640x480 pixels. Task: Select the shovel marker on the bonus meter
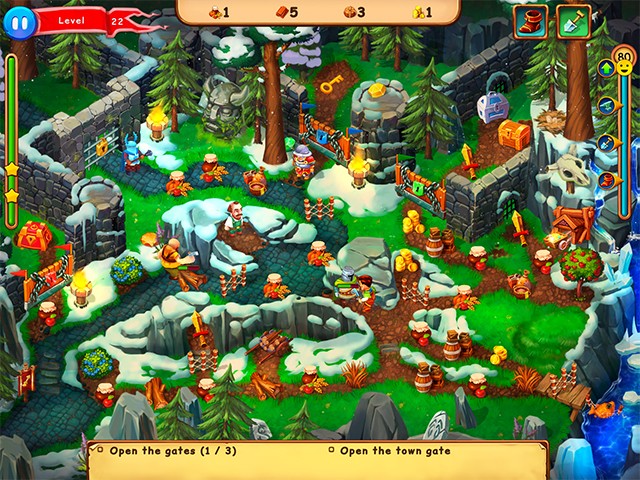click(x=606, y=142)
